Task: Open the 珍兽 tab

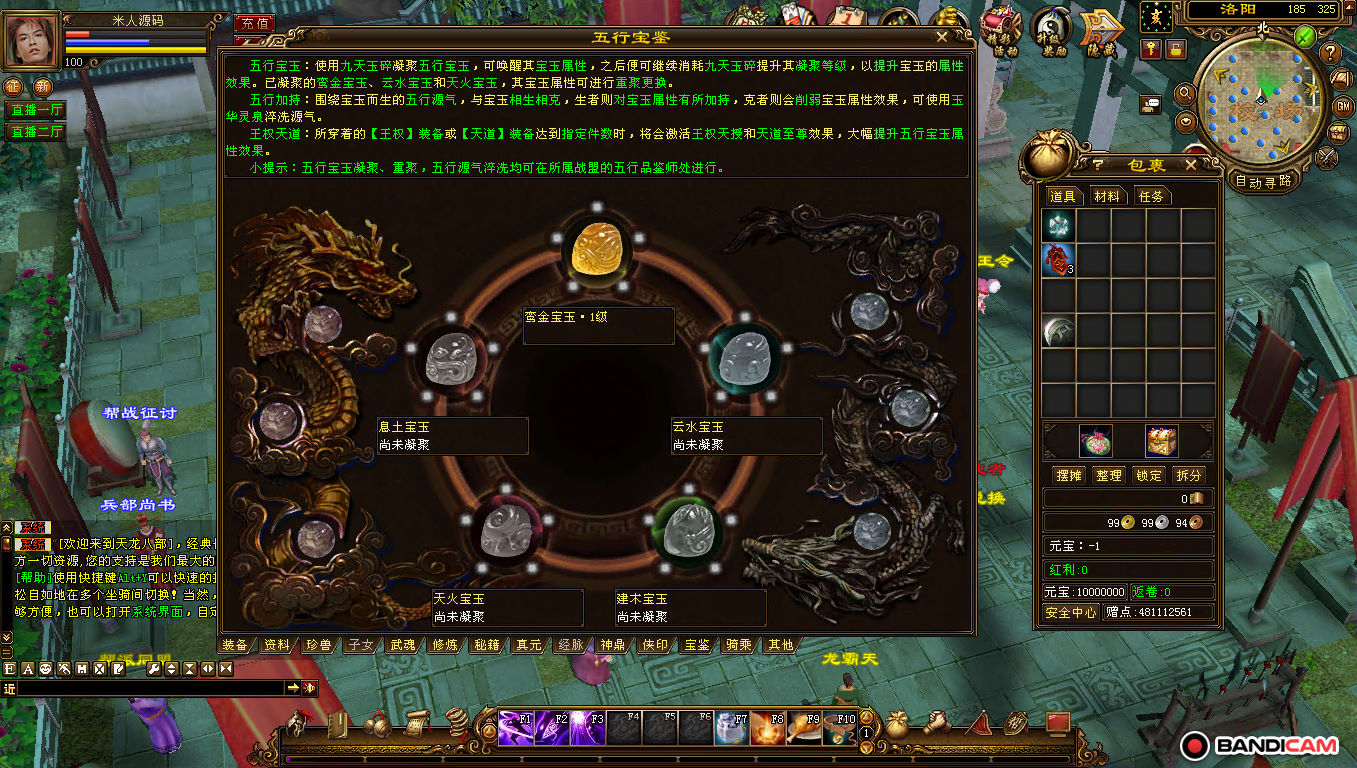Action: click(319, 645)
